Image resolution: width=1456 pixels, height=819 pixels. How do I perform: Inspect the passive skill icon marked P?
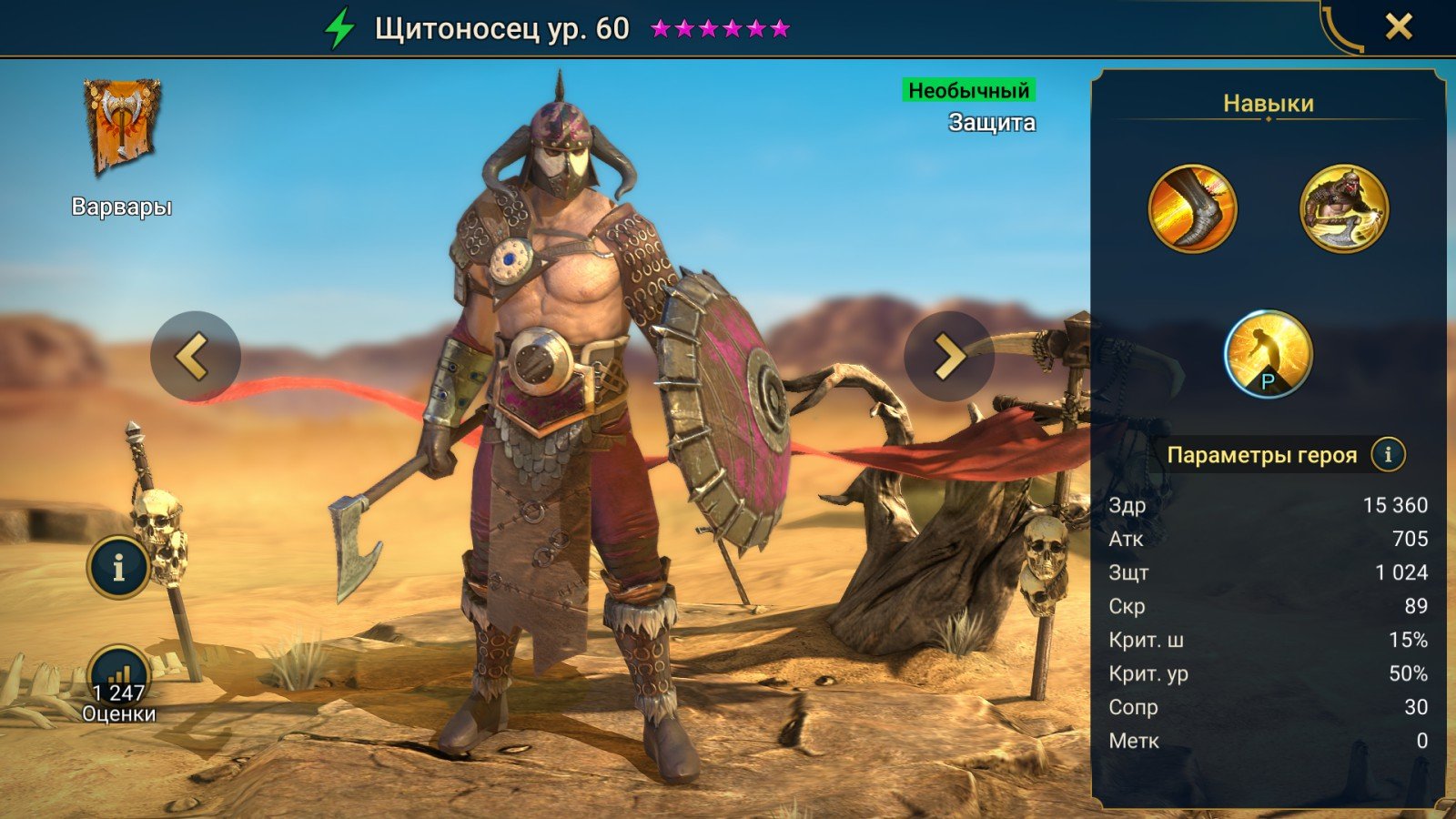click(1268, 354)
